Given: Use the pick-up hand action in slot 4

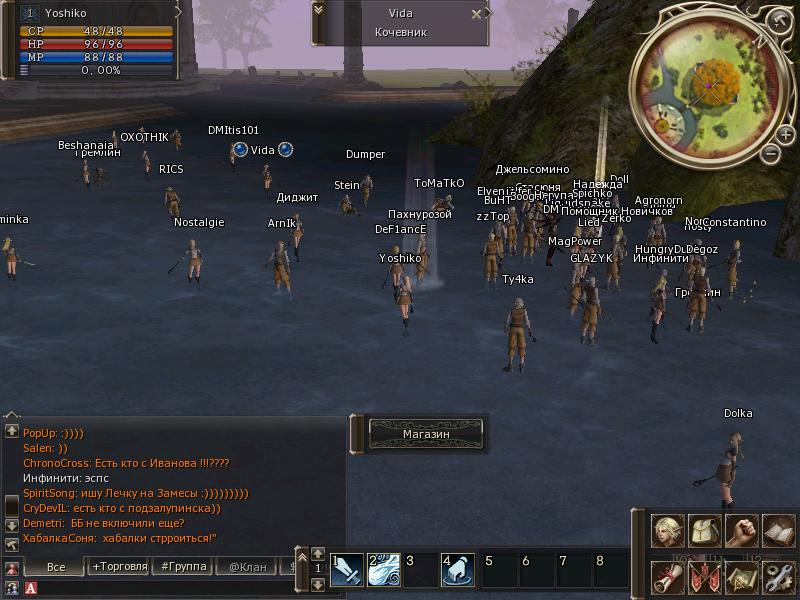Looking at the screenshot, I should click(x=457, y=569).
